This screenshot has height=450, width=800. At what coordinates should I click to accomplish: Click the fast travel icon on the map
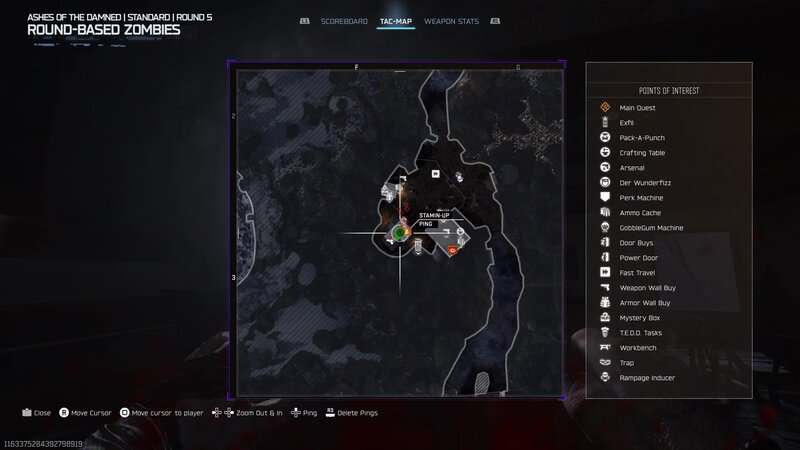[x=436, y=173]
